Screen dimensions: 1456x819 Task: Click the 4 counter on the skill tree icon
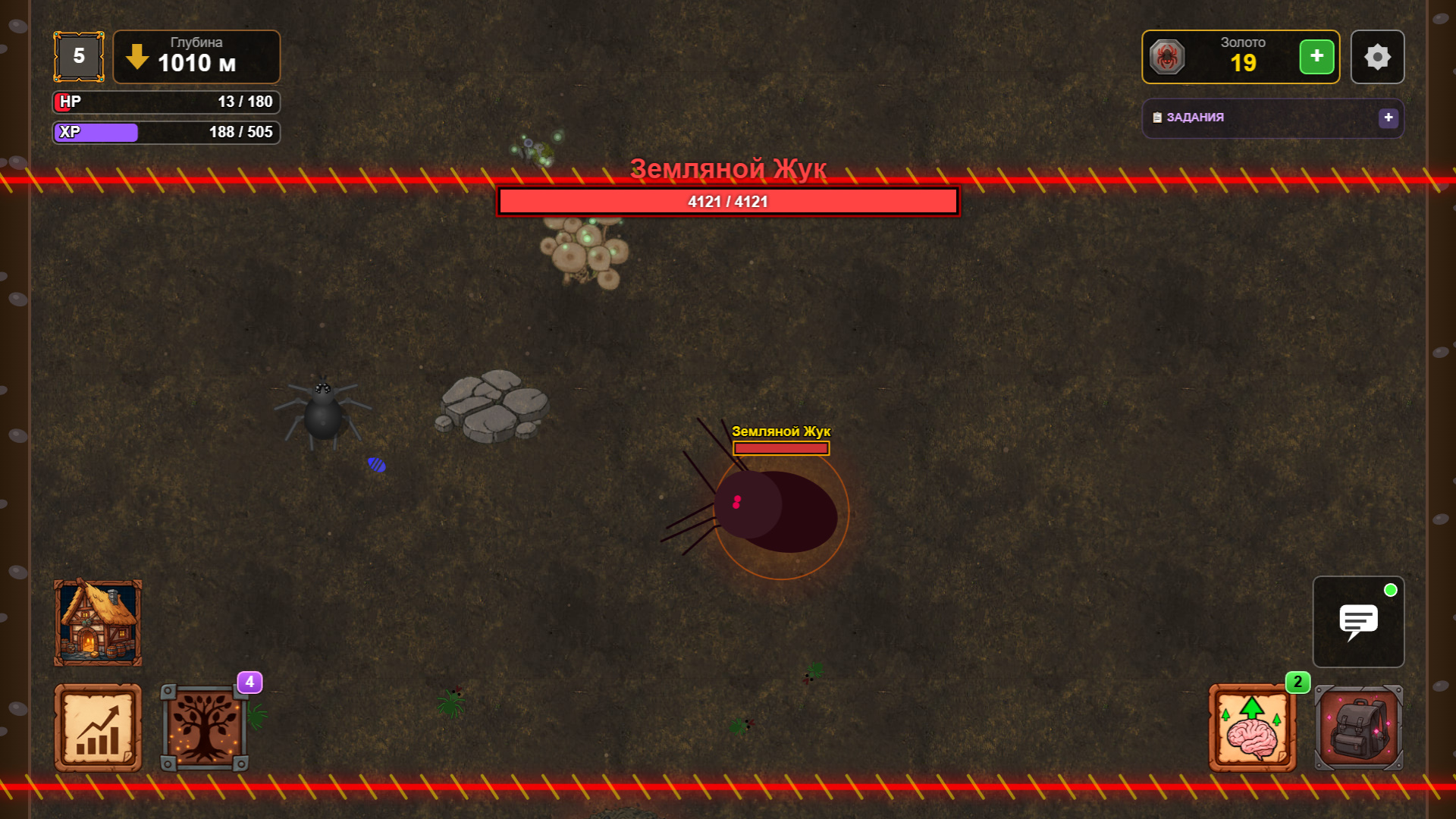tap(250, 682)
